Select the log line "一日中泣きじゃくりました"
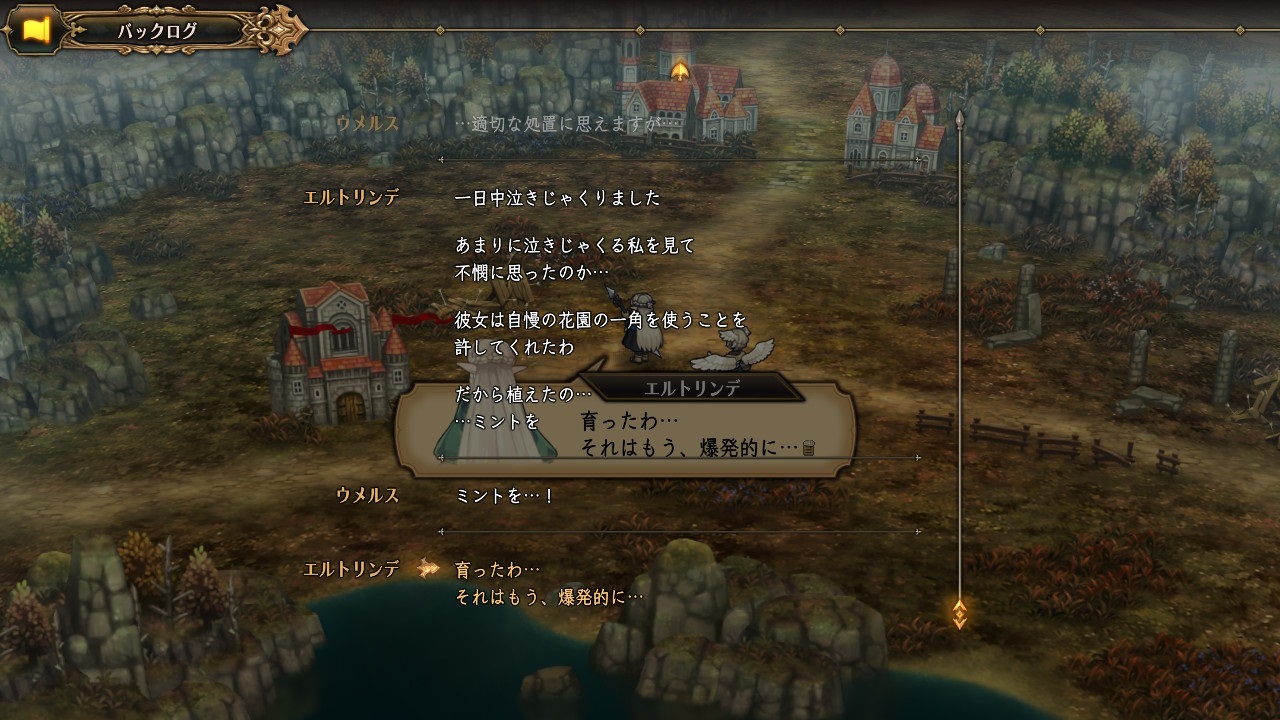Image resolution: width=1280 pixels, height=720 pixels. coord(557,198)
